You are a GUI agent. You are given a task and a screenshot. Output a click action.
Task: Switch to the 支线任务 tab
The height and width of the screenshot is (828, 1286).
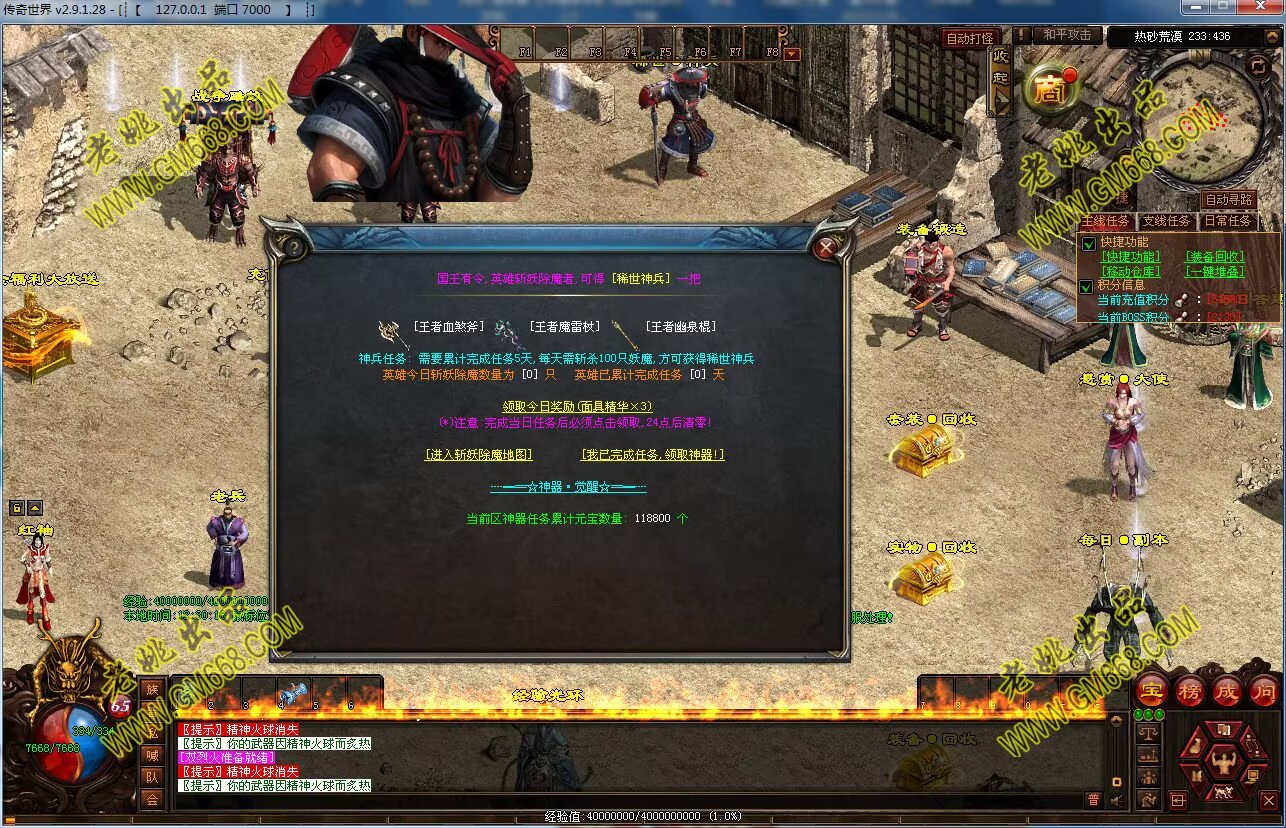click(x=1166, y=221)
